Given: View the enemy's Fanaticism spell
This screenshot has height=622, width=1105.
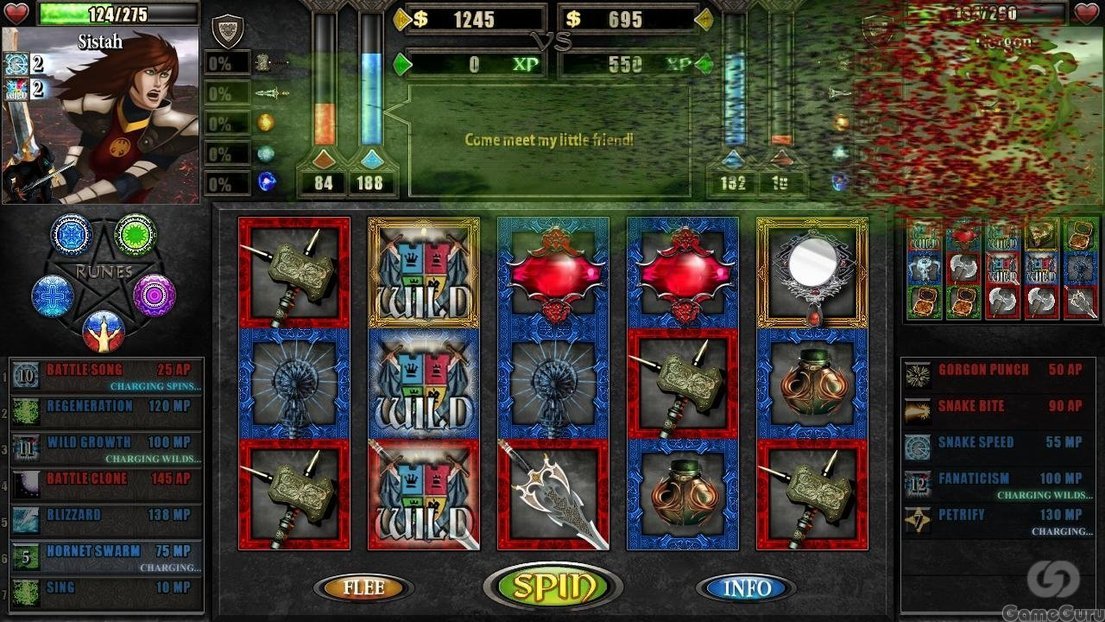Looking at the screenshot, I should click(x=997, y=484).
